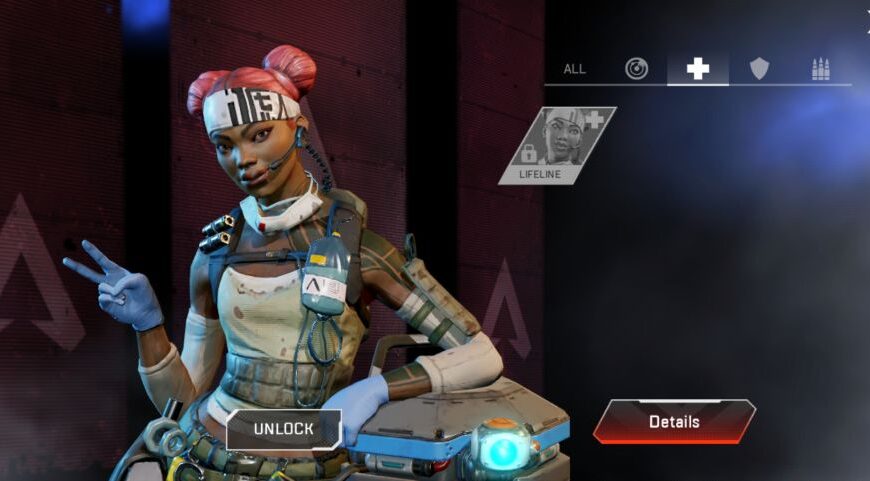Viewport: 870px width, 481px height.
Task: Filter legends by the shield class tab
Action: pos(760,69)
